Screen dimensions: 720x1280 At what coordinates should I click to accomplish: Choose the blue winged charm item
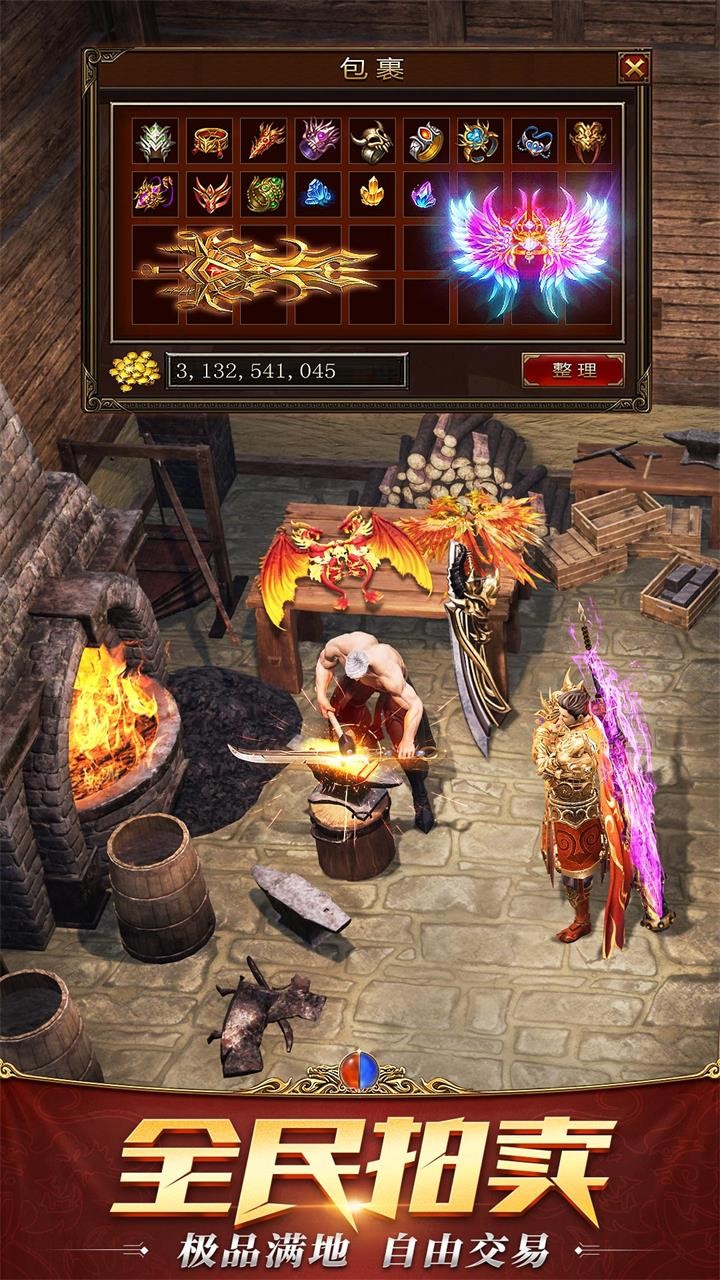[535, 140]
